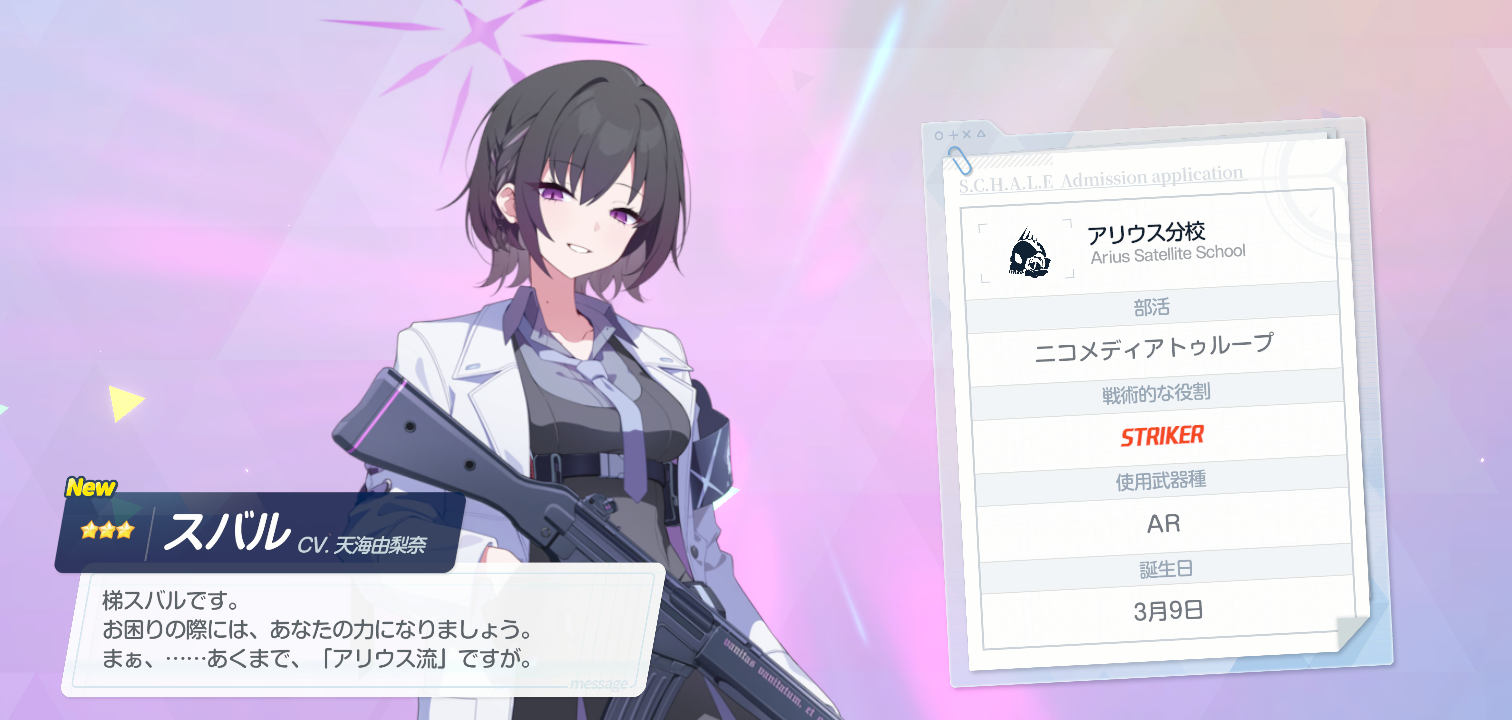The height and width of the screenshot is (720, 1512).
Task: Click the character message dialogue box
Action: [362, 630]
